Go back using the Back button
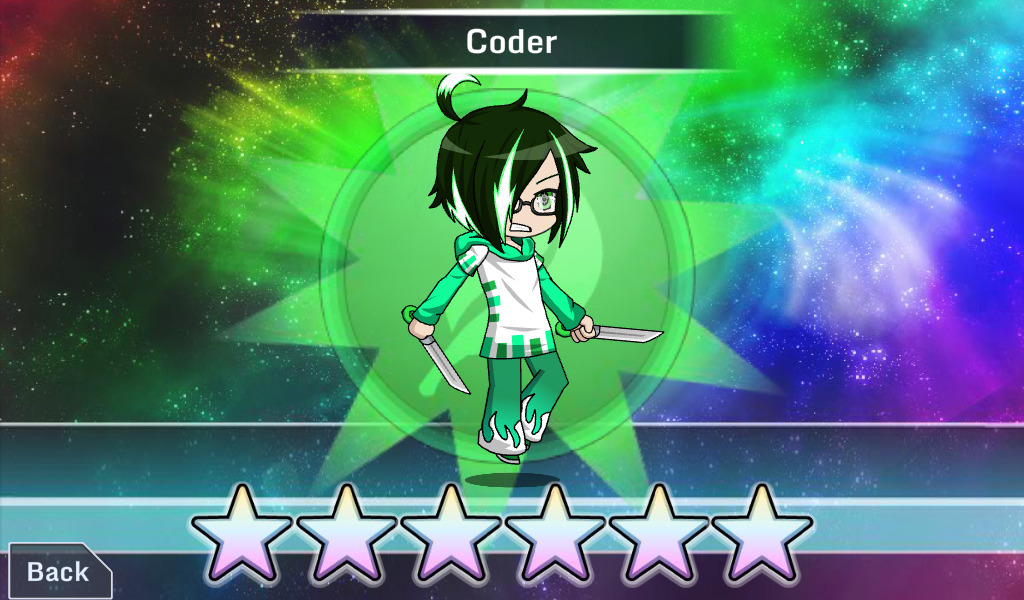This screenshot has width=1024, height=600. tap(58, 572)
